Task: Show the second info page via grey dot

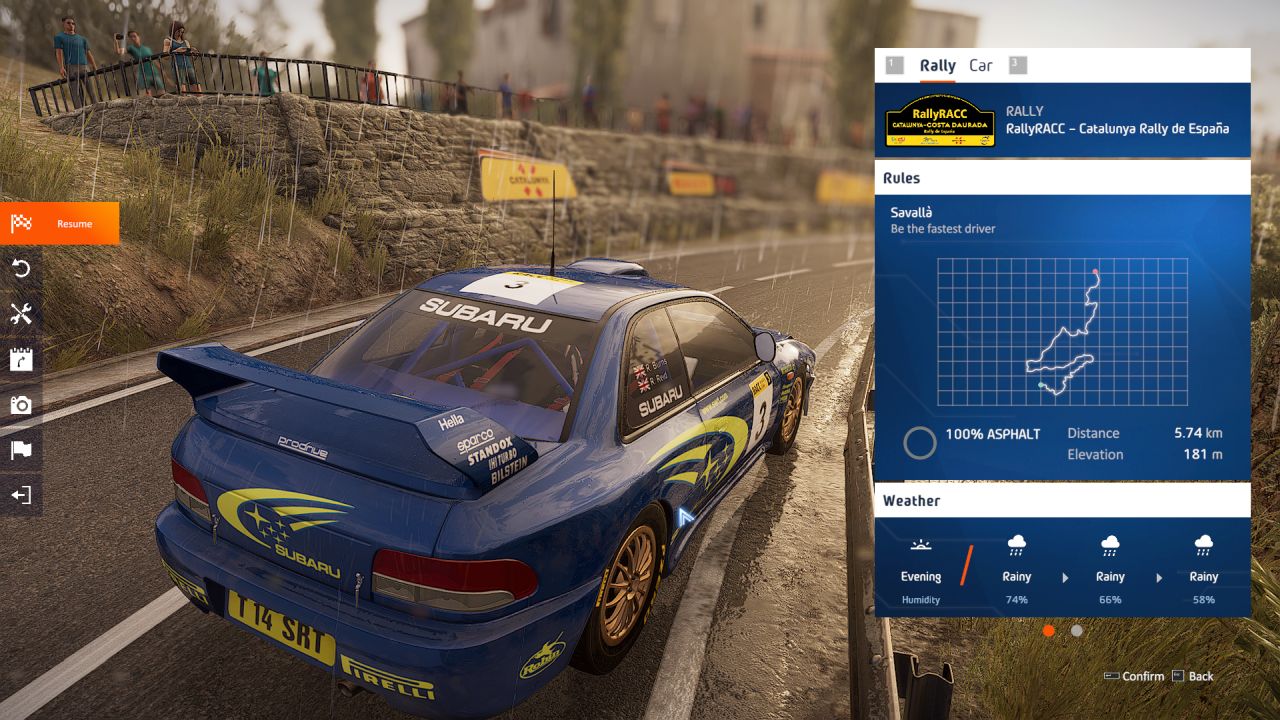Action: click(1077, 631)
